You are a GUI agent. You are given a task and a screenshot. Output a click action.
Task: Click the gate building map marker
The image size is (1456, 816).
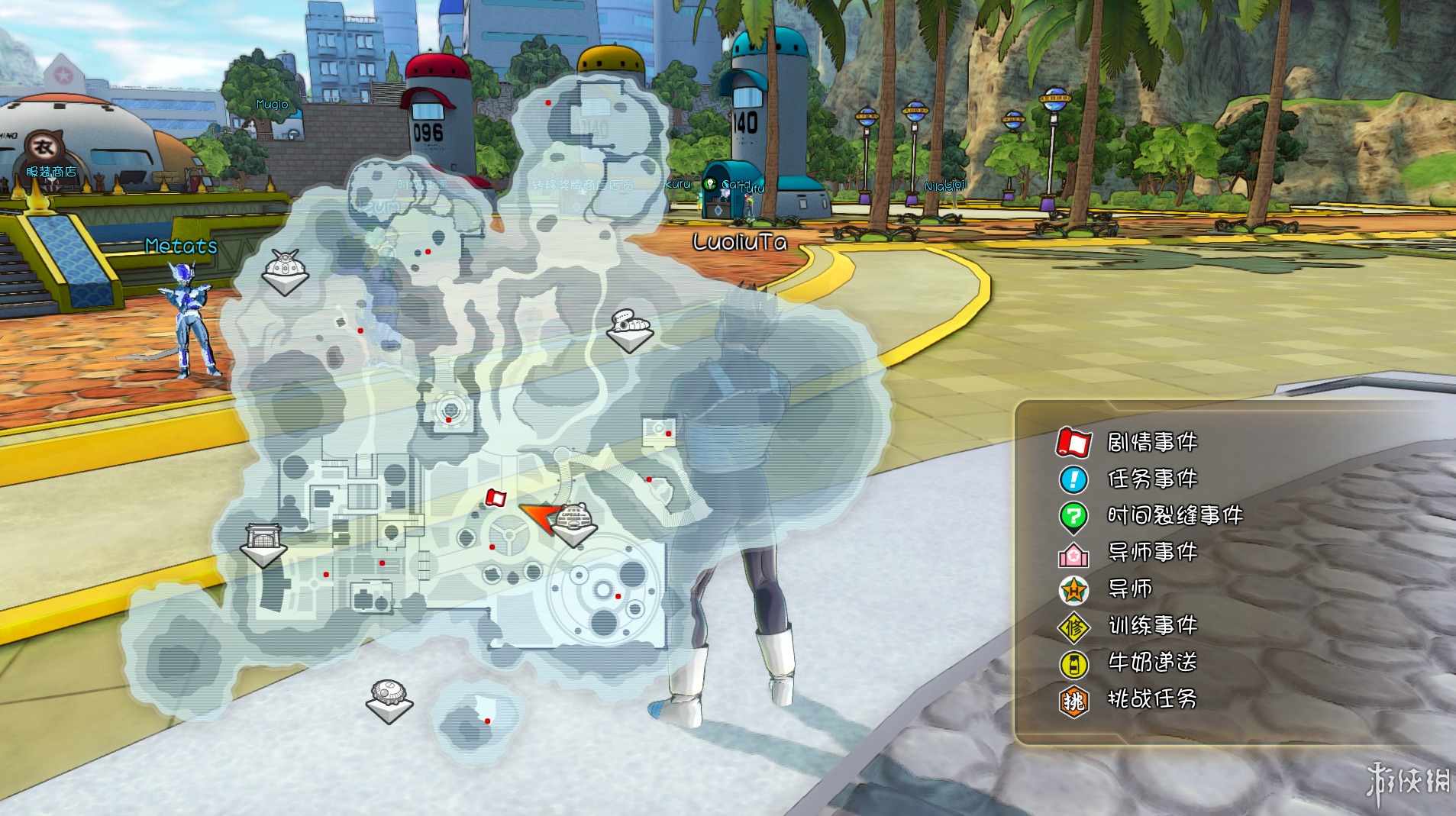pyautogui.click(x=263, y=542)
